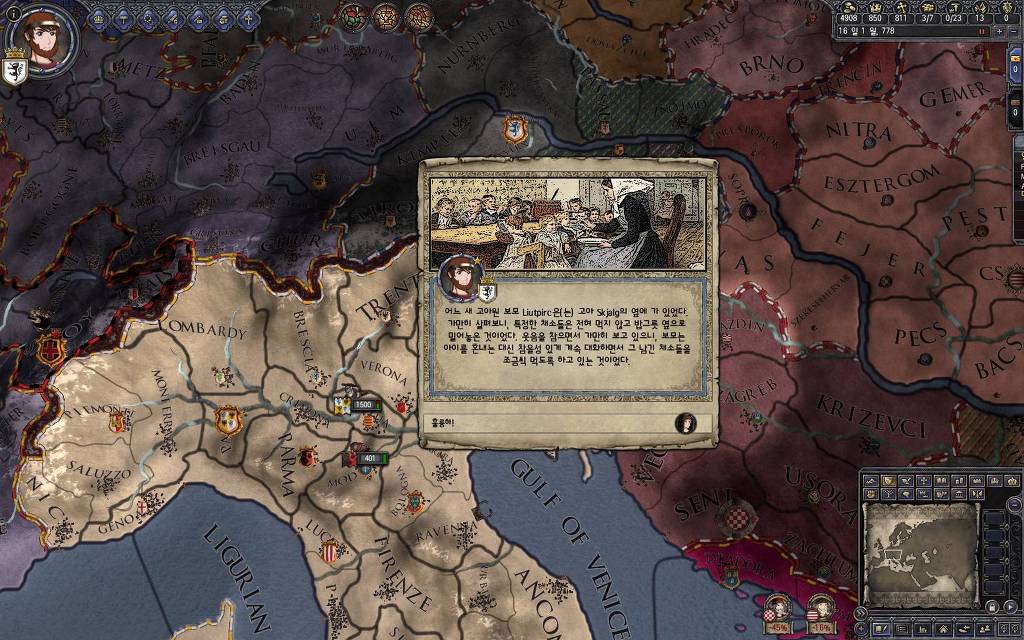Open the crown tab in the top bar
The width and height of the screenshot is (1024, 640).
tap(99, 17)
